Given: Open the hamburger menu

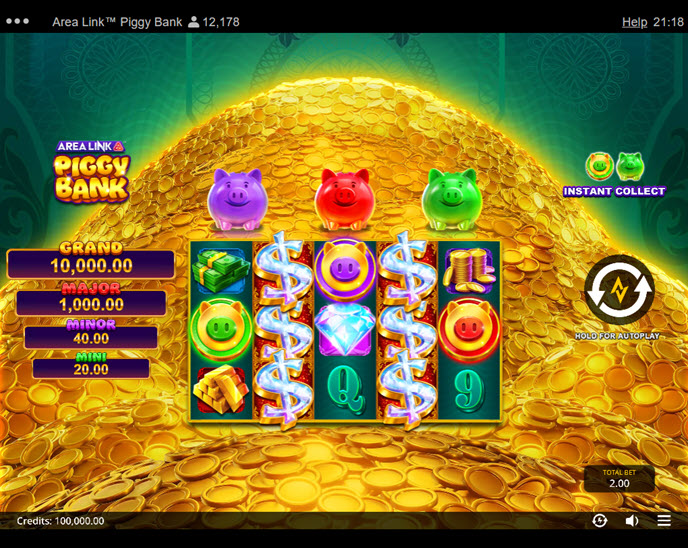Looking at the screenshot, I should pyautogui.click(x=664, y=521).
